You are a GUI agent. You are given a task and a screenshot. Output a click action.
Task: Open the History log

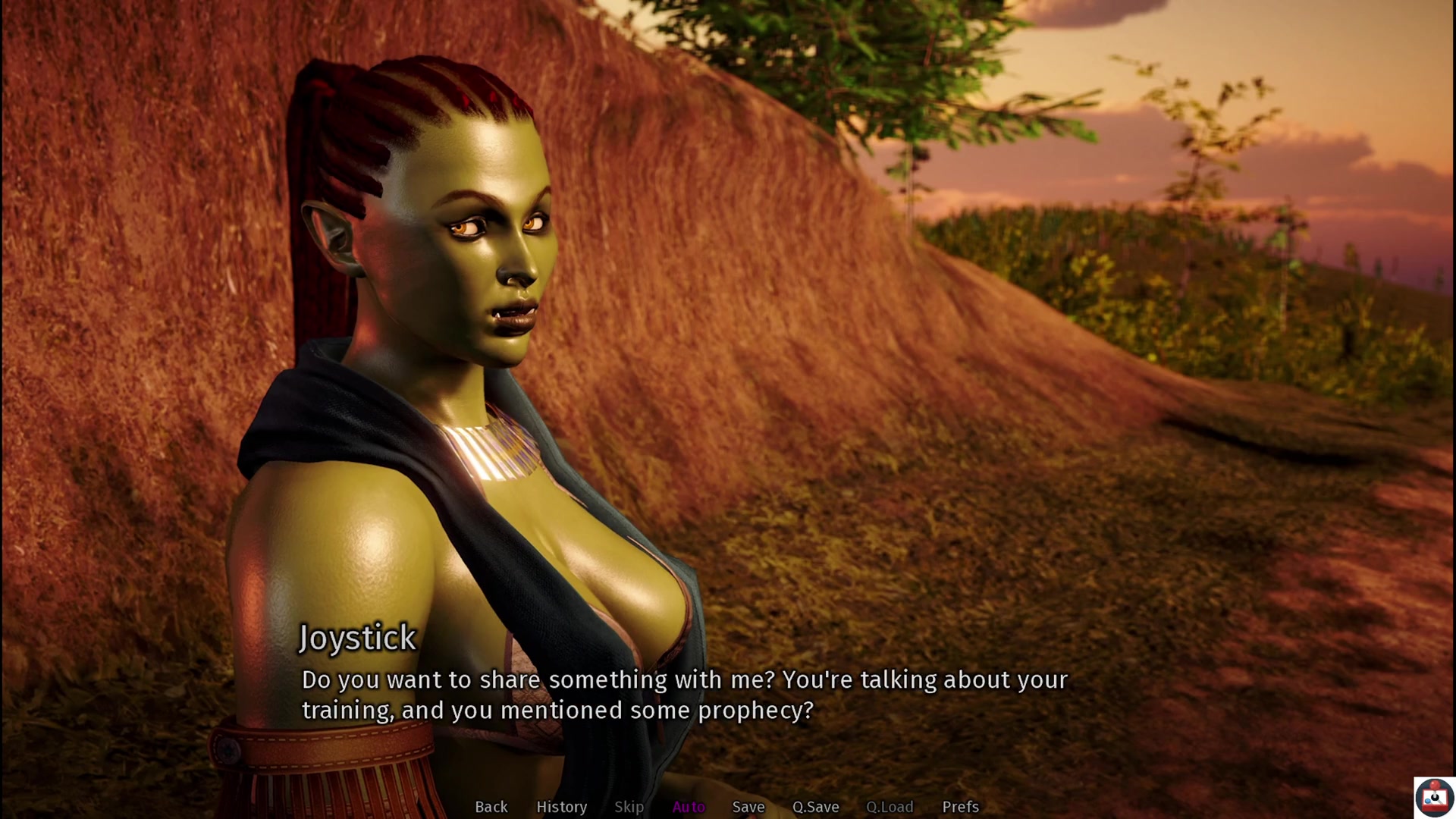[x=561, y=807]
